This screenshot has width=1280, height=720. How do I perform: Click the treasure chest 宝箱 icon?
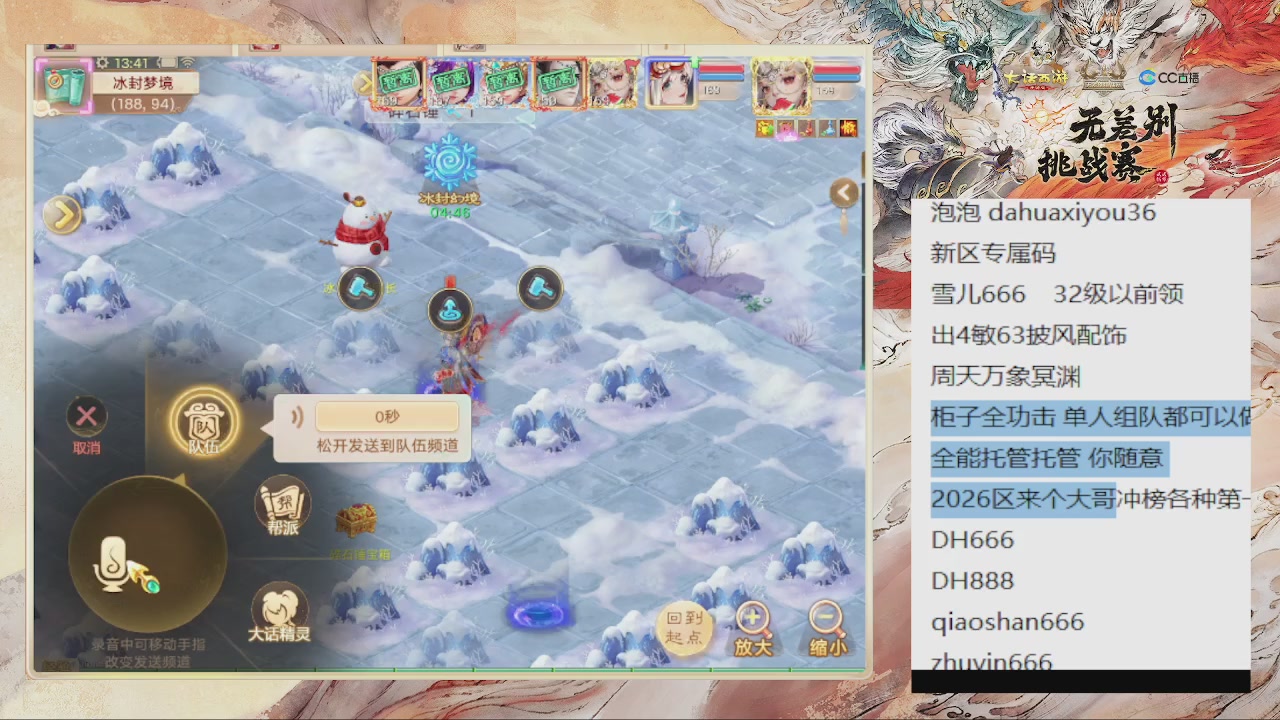tap(355, 520)
